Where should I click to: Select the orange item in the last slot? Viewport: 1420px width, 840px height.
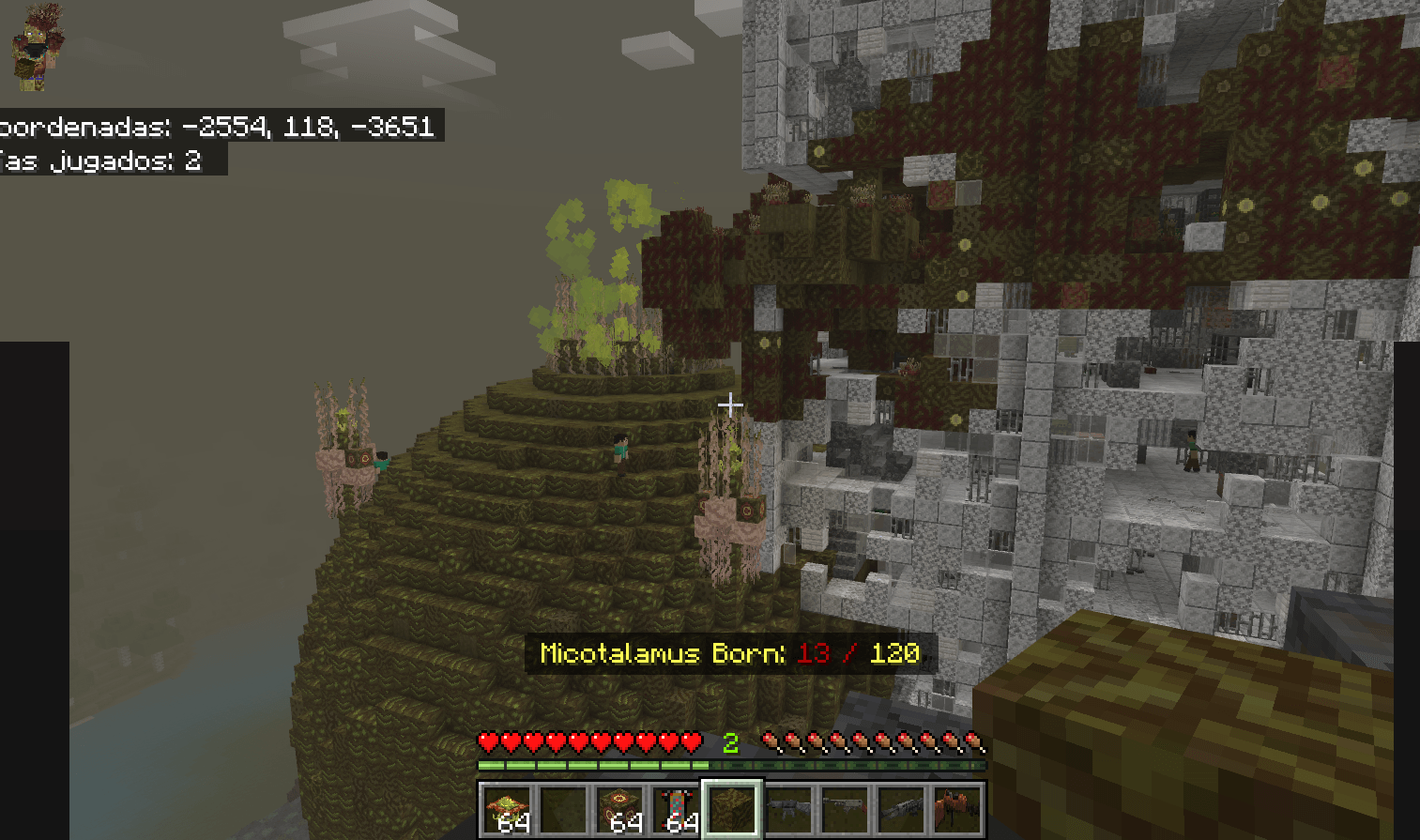957,809
